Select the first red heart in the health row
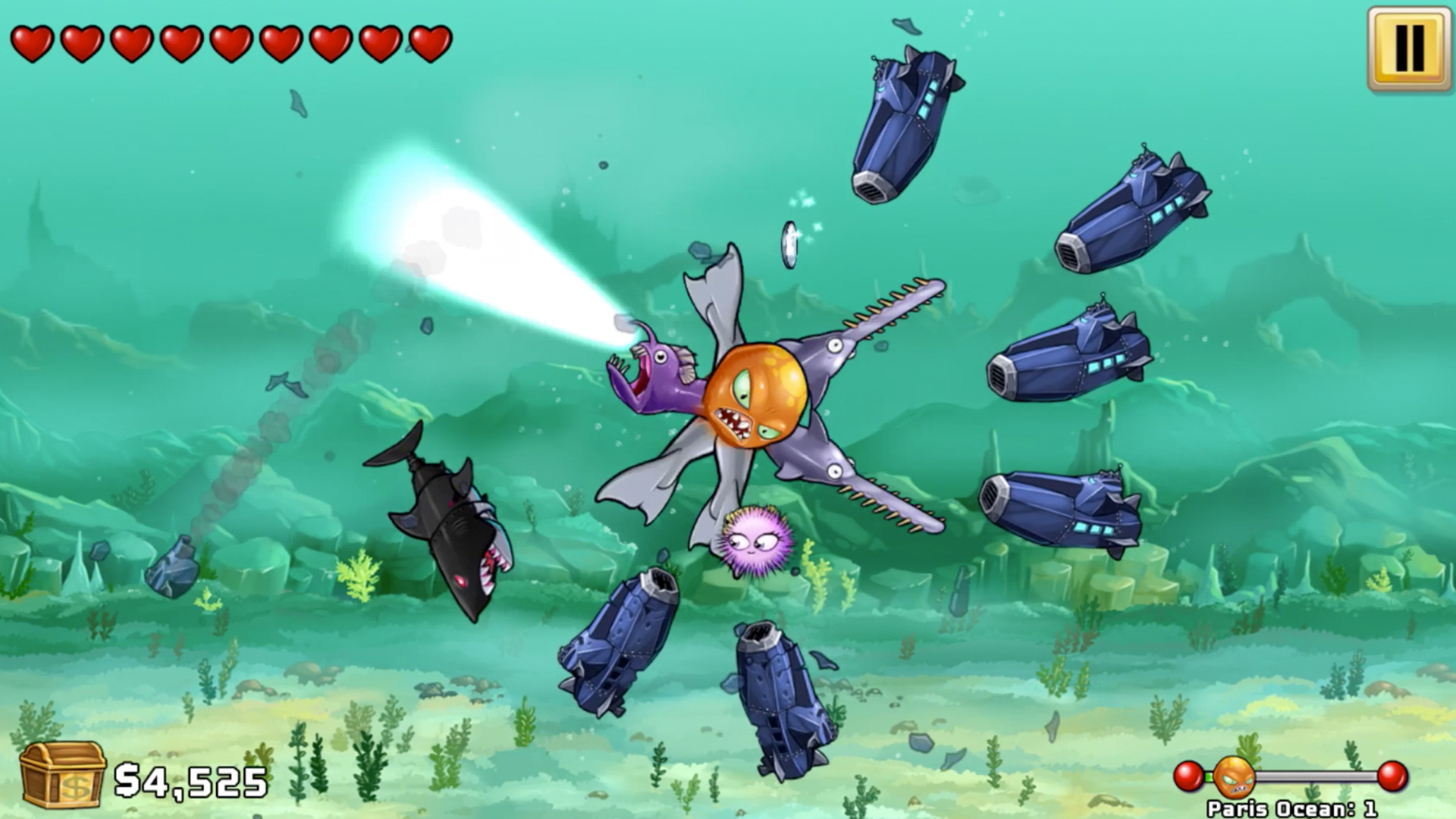Screen dimensions: 1456x819 tap(34, 42)
